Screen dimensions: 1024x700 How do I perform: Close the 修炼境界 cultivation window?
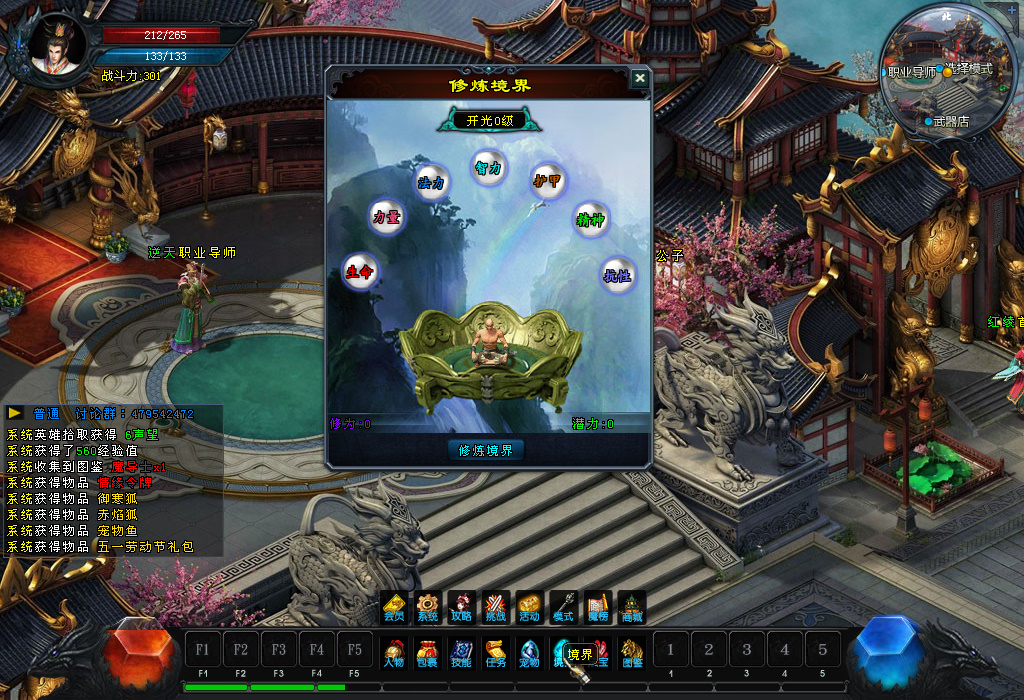640,79
